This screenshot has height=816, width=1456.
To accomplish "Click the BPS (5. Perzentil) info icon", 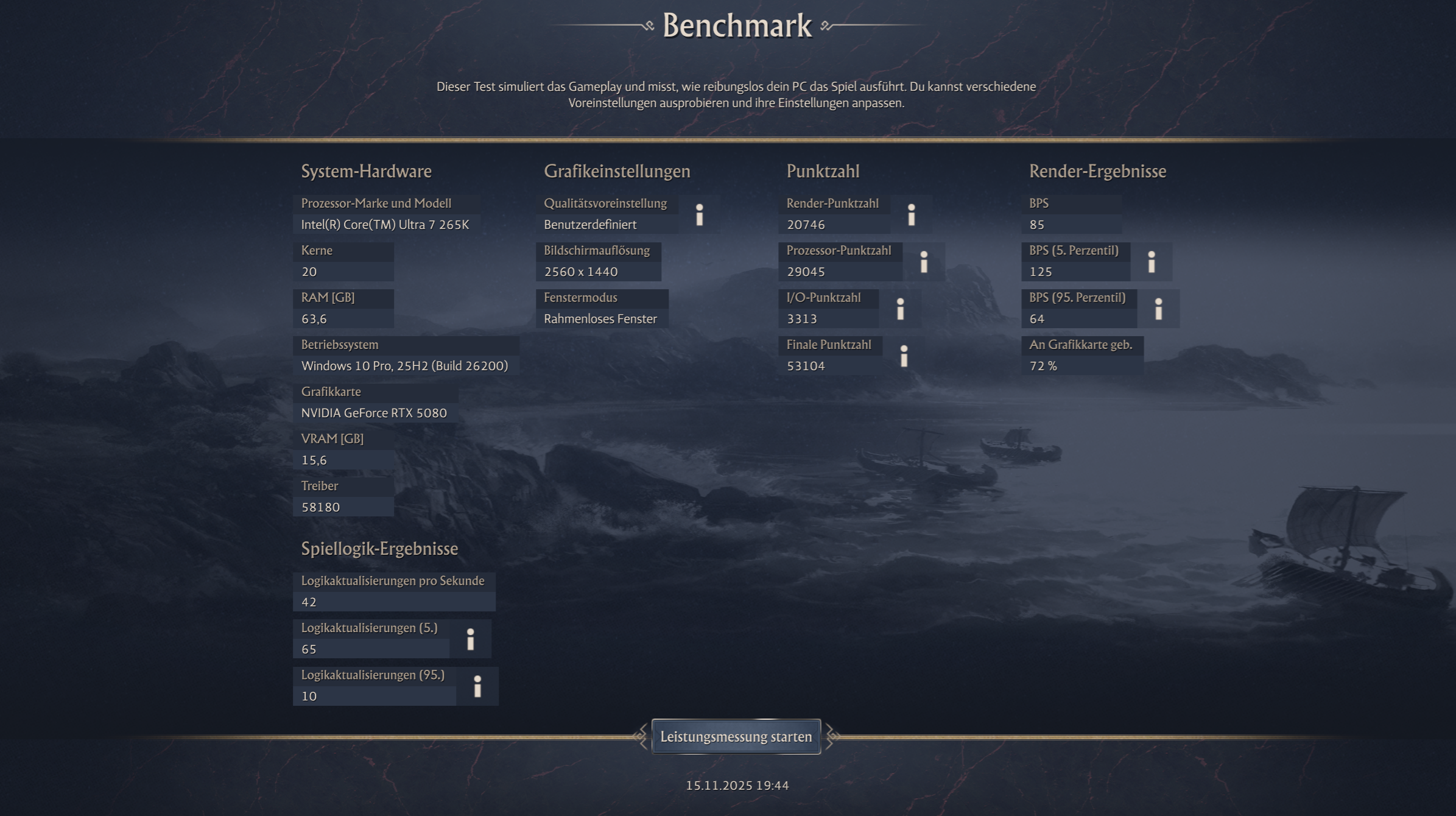I will (1152, 262).
